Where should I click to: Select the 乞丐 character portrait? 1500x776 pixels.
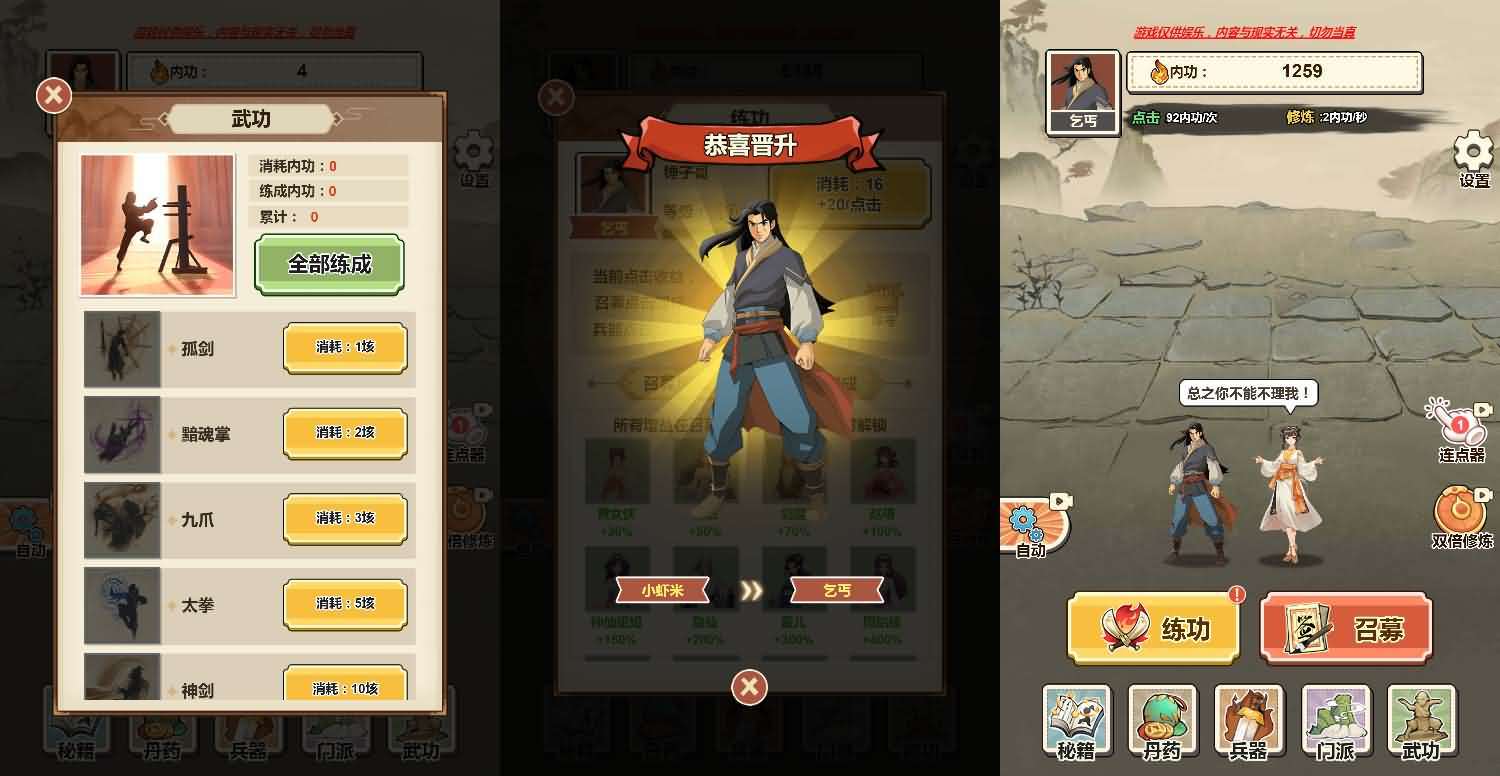1084,90
